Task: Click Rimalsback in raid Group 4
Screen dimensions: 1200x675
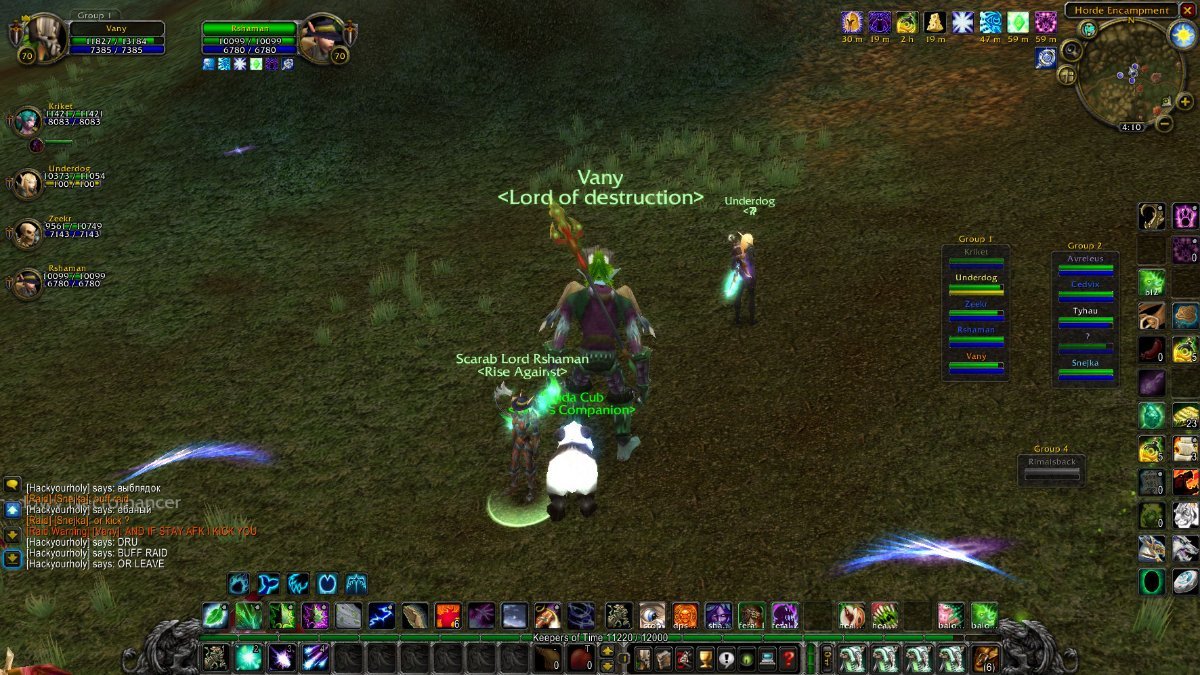Action: (x=1051, y=466)
